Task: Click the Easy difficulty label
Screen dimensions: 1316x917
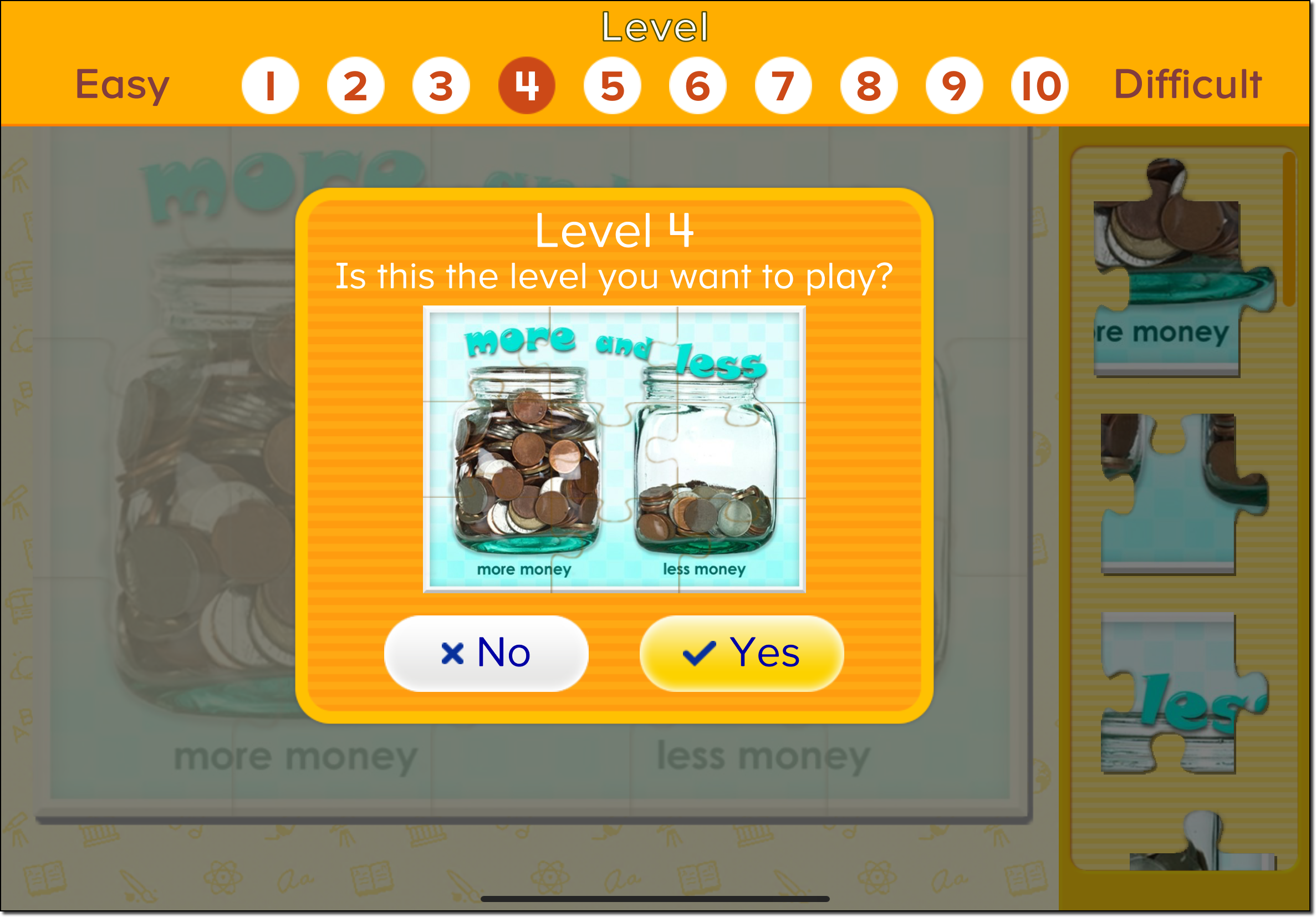Action: pyautogui.click(x=122, y=85)
